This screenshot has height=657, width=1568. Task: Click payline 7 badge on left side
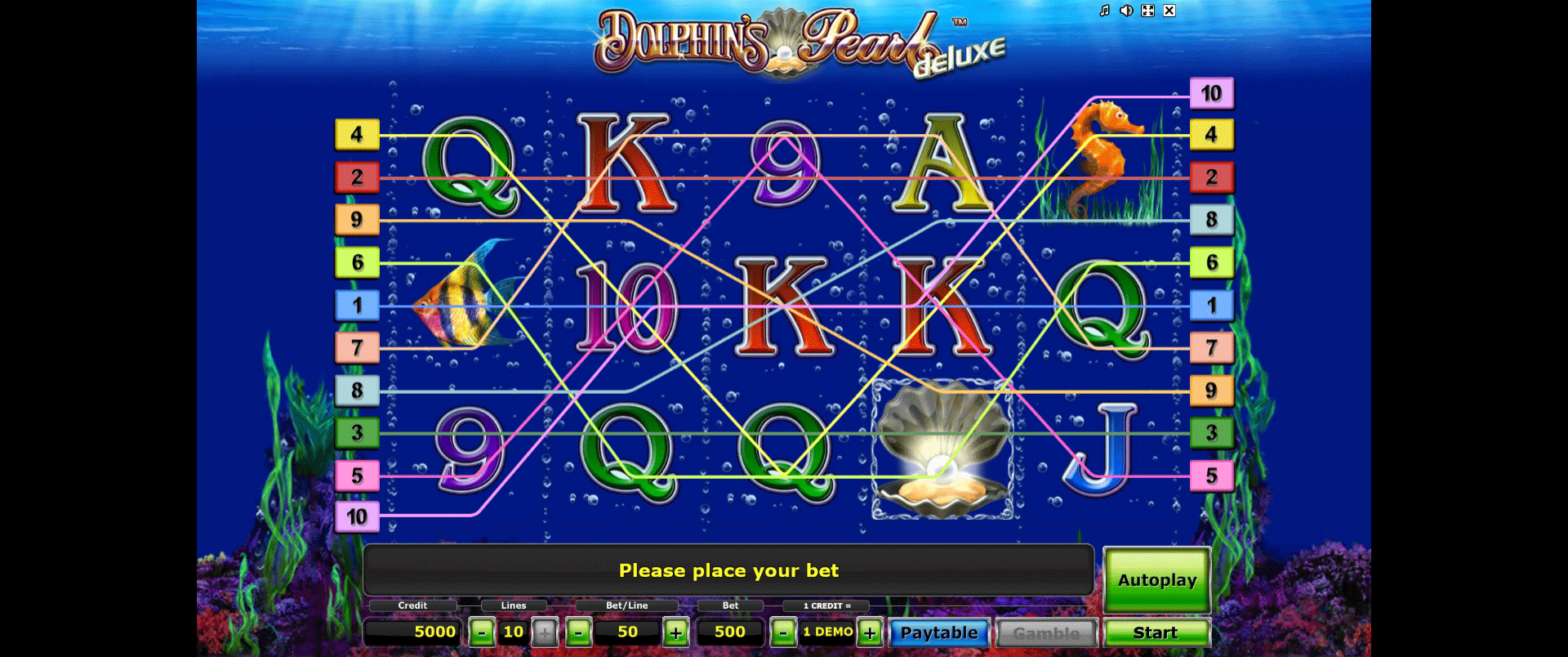(x=356, y=347)
